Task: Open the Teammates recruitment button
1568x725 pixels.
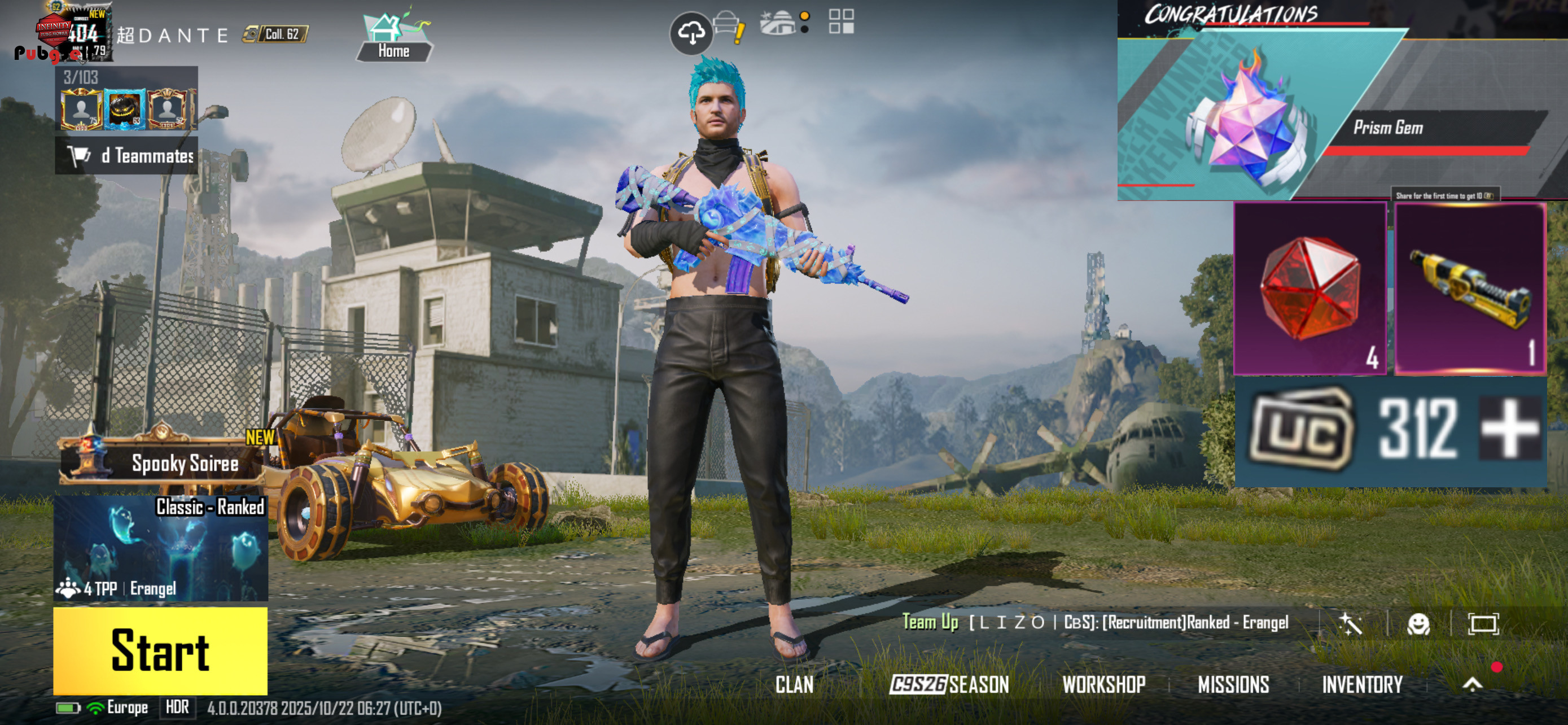Action: pos(126,156)
